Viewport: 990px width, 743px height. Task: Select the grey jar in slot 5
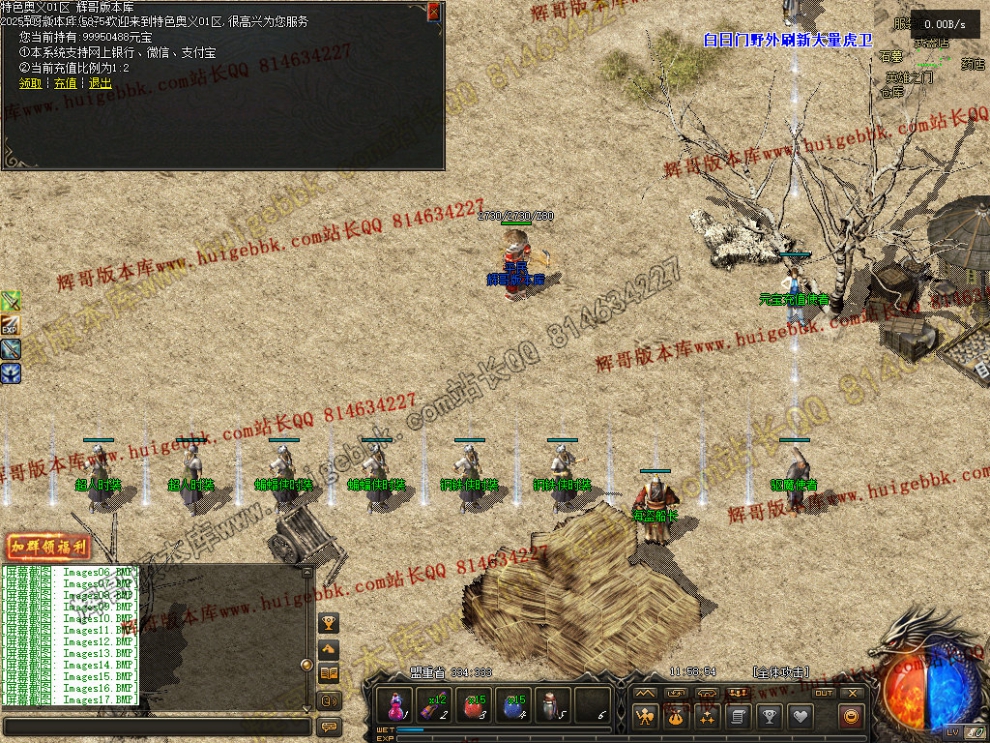point(553,705)
